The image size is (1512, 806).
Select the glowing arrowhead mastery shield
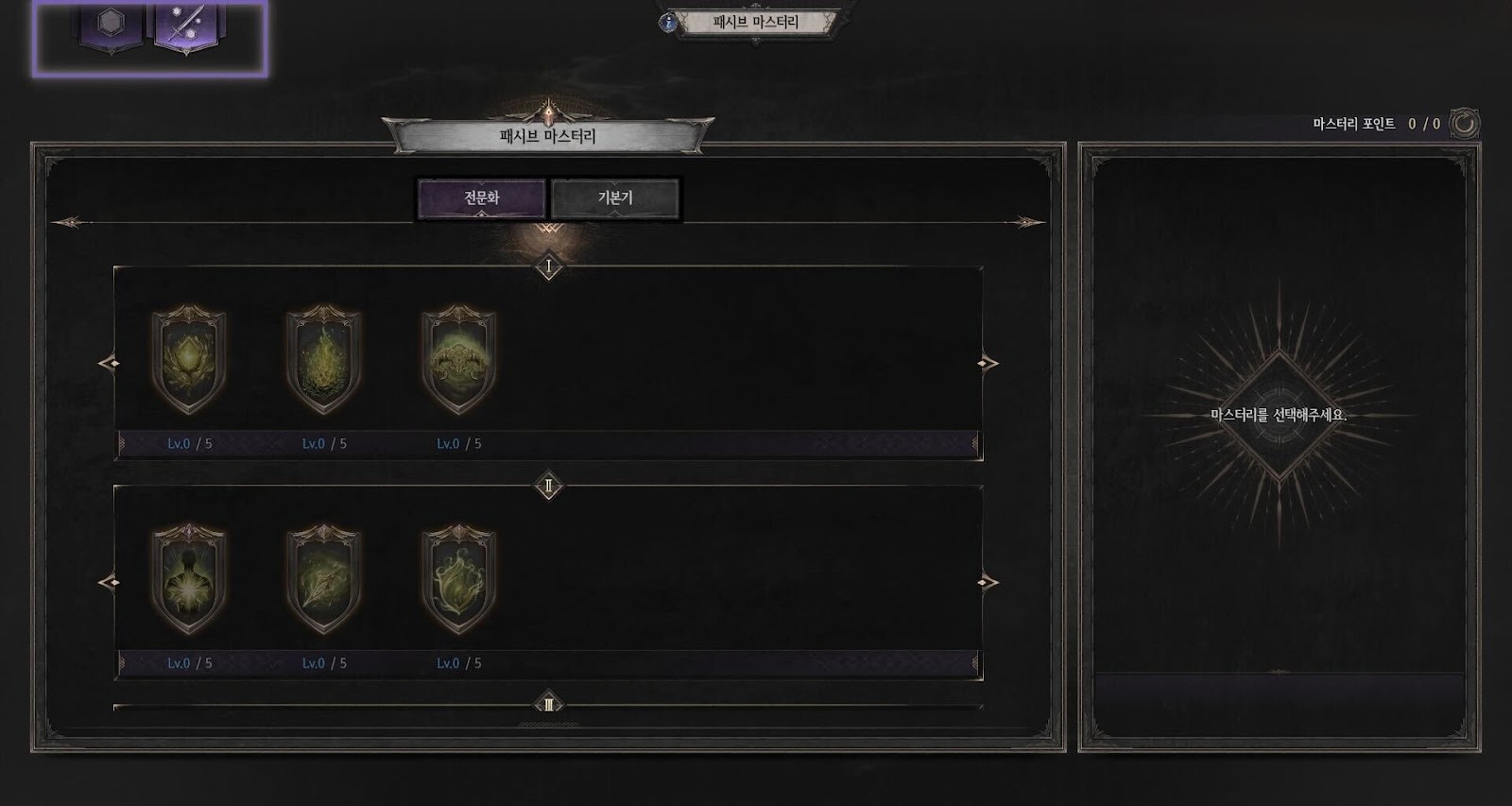(324, 578)
